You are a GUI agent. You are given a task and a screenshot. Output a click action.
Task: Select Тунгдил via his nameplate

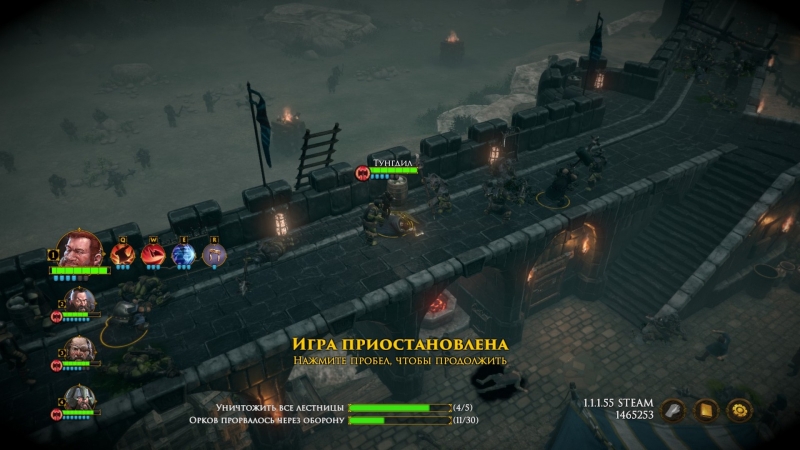pos(392,160)
